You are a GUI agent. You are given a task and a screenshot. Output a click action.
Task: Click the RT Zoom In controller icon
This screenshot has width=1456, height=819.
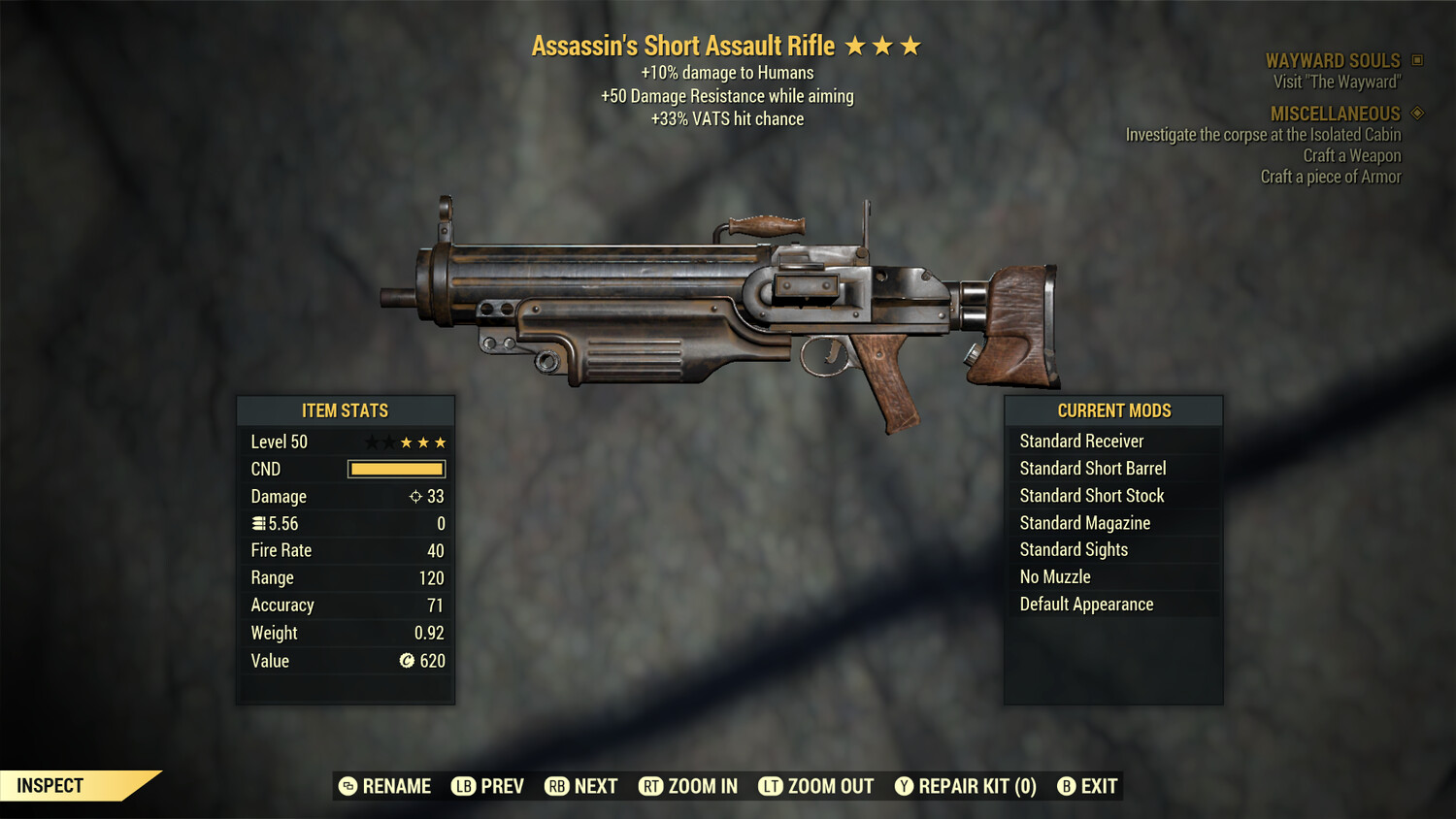coord(652,786)
